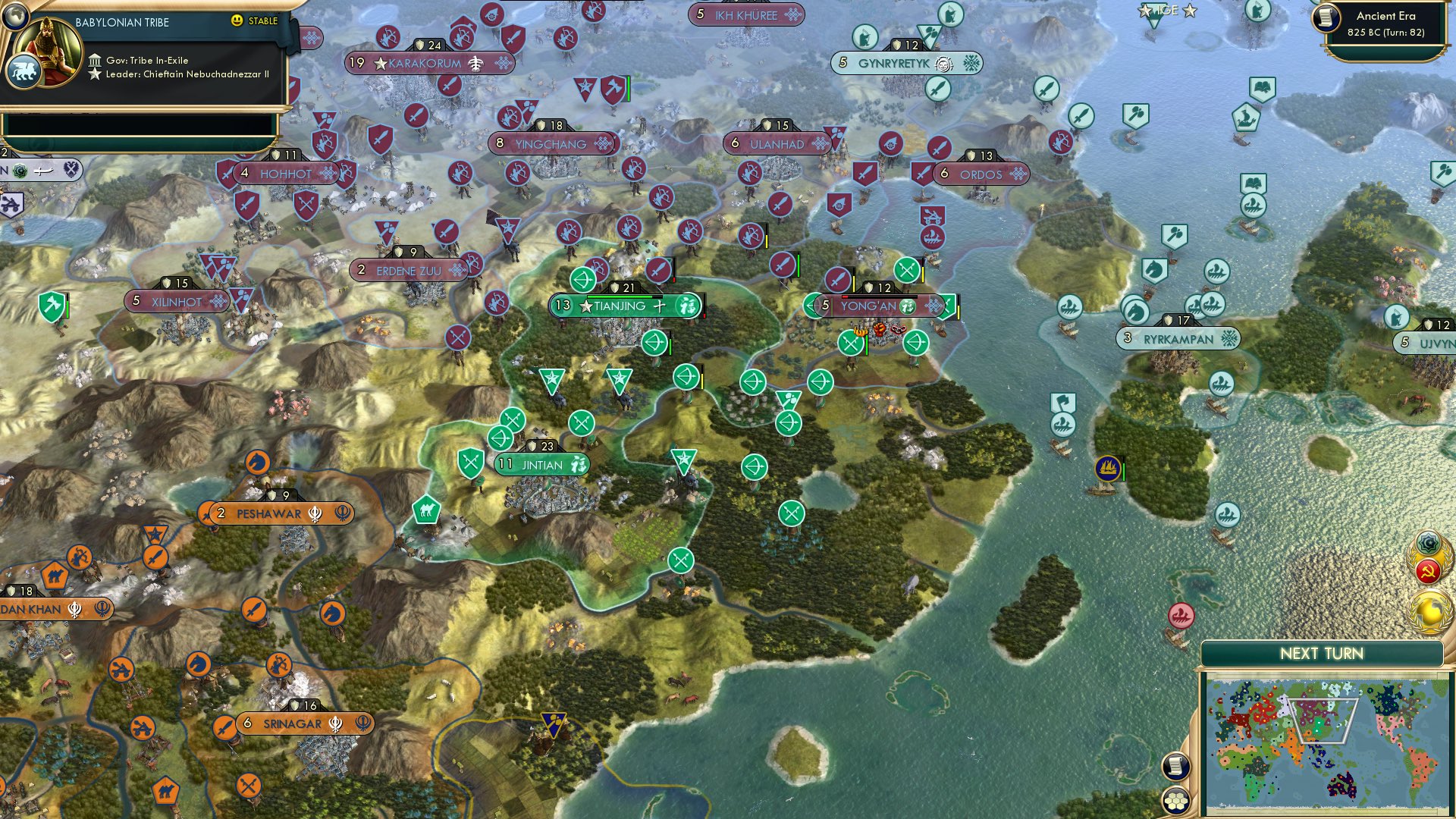This screenshot has width=1456, height=819.
Task: Click the Srinagar city's faith icon
Action: 334,723
